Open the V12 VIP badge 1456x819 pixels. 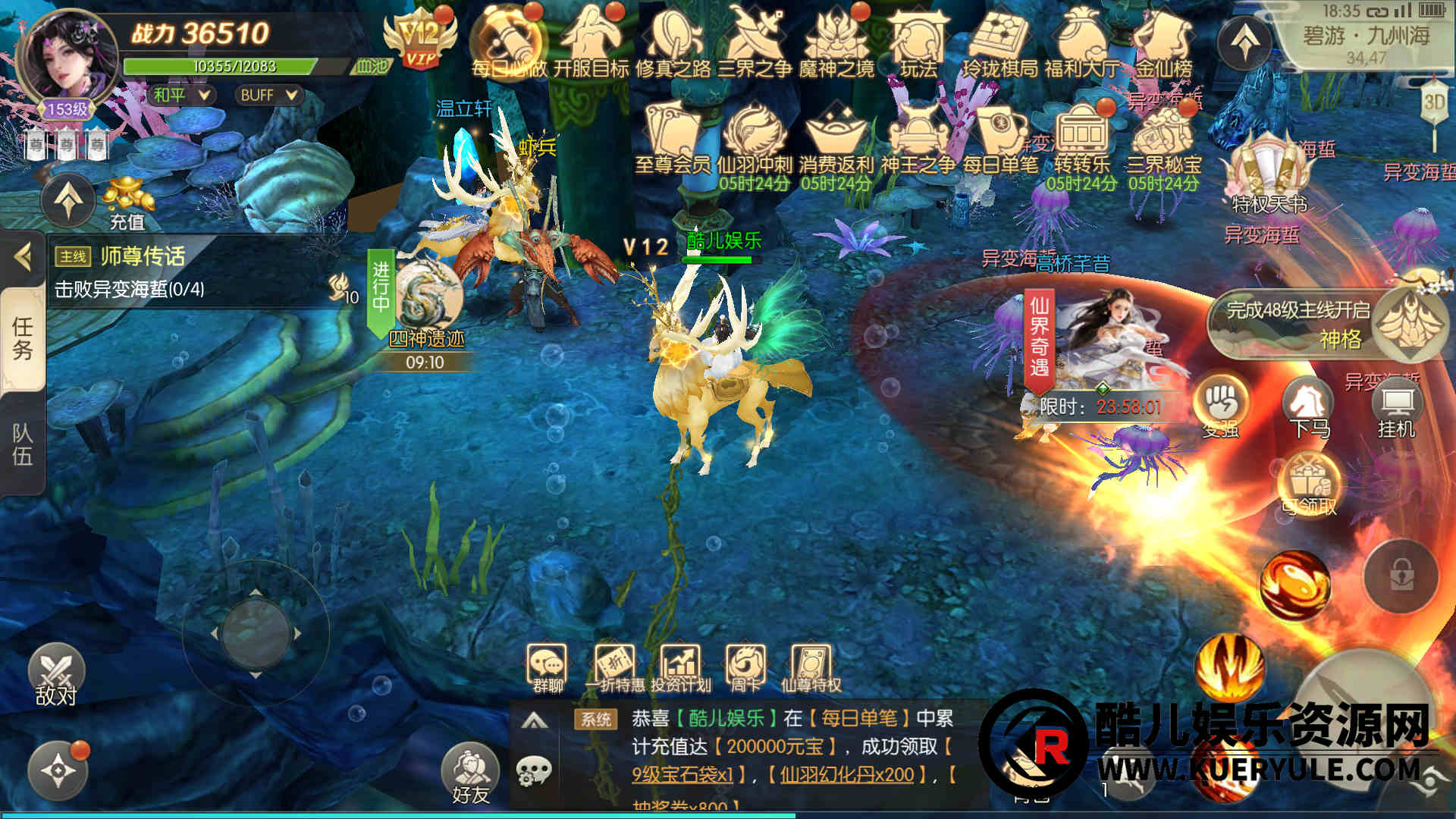419,39
